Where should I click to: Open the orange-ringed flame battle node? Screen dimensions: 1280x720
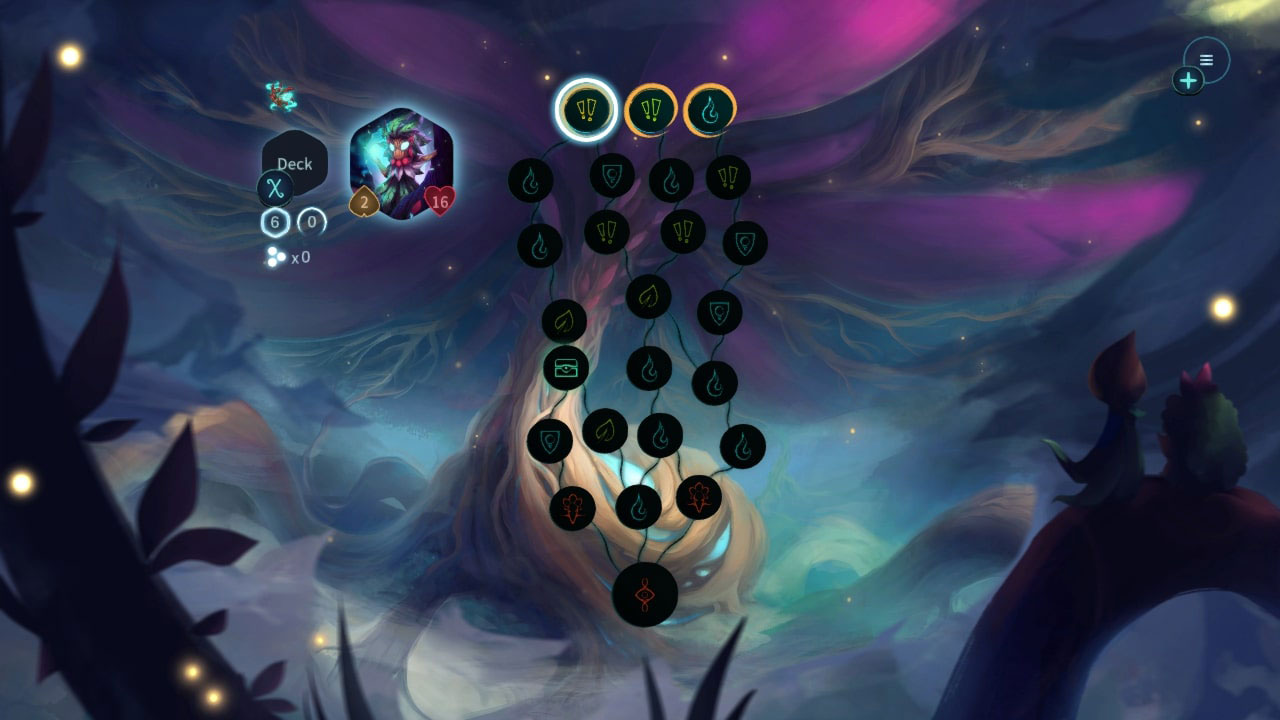tap(708, 110)
